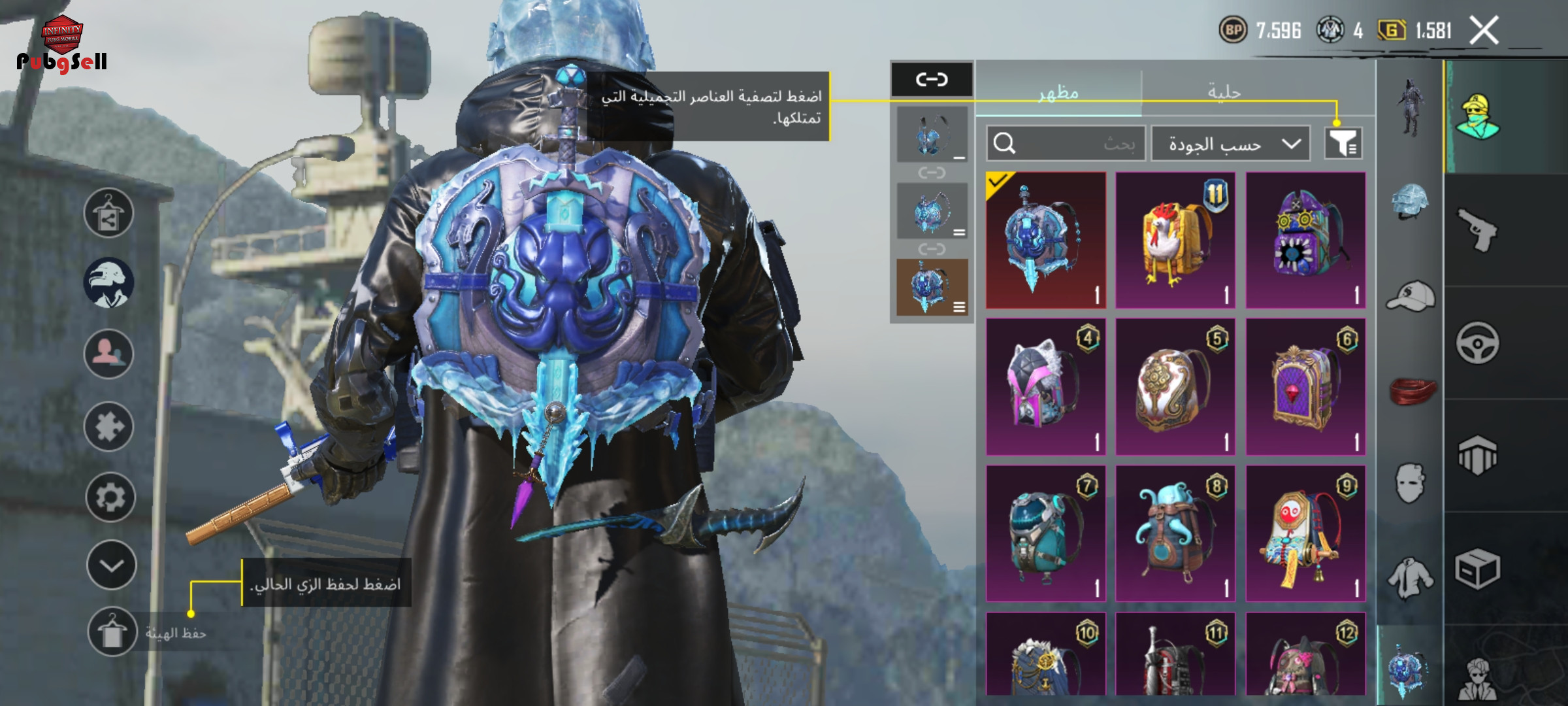
Task: Toggle the owned-items filter funnel
Action: [1343, 143]
